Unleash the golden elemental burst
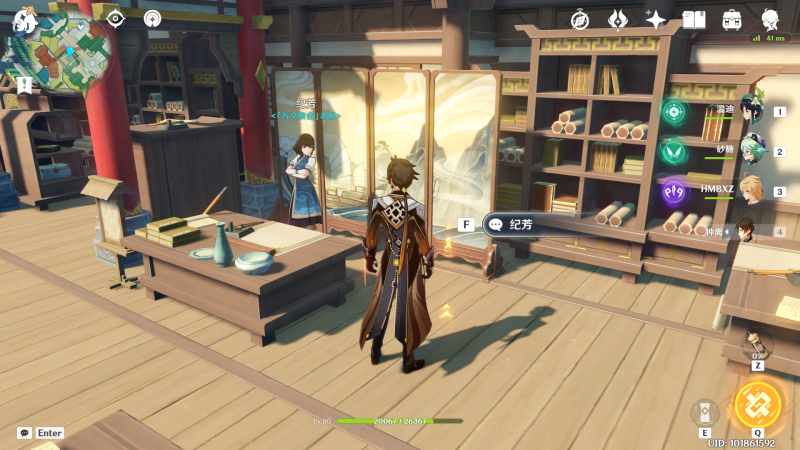Screen dimensions: 800x450 (x=756, y=404)
